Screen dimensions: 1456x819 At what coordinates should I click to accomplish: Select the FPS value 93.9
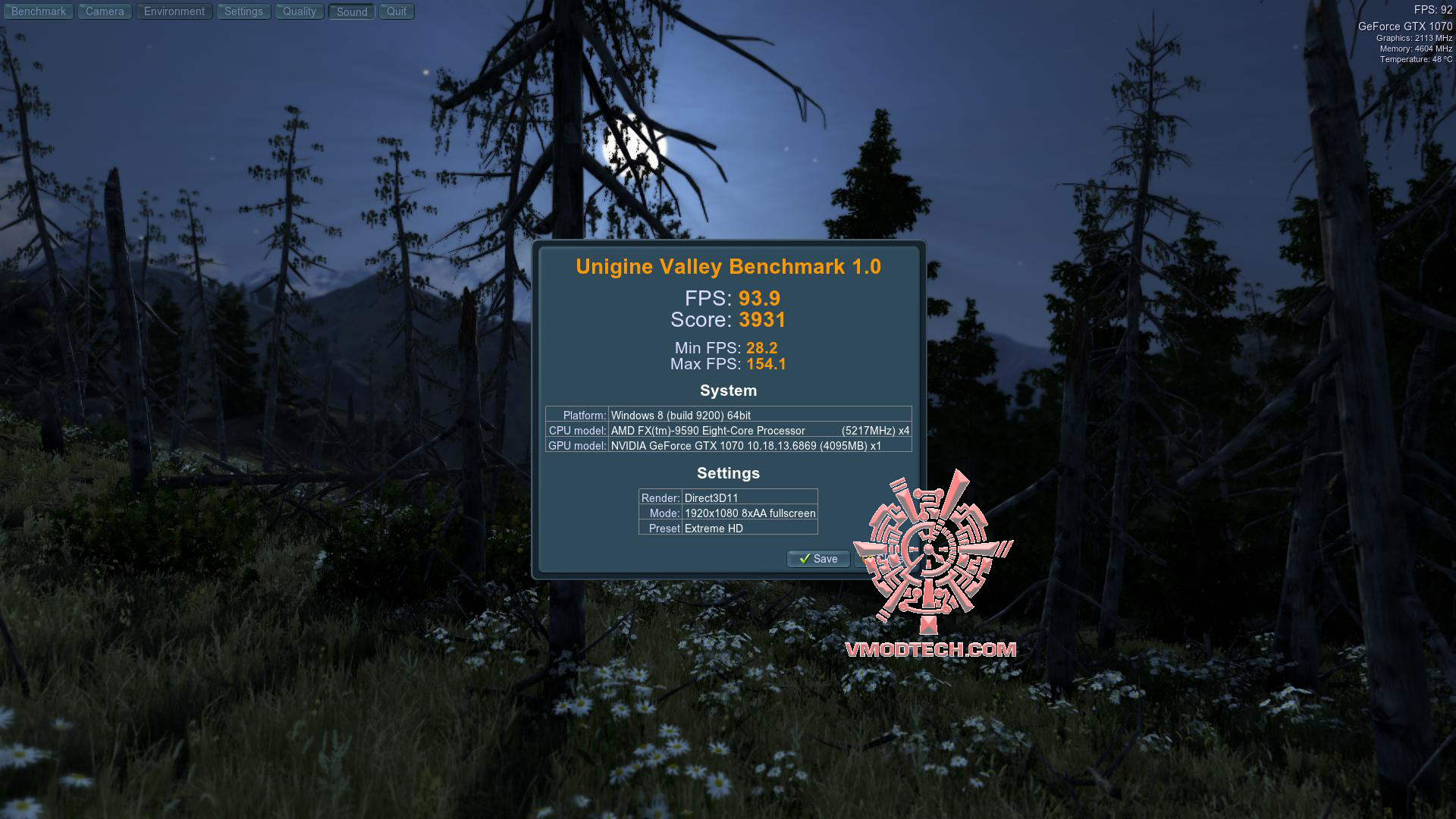pyautogui.click(x=761, y=299)
